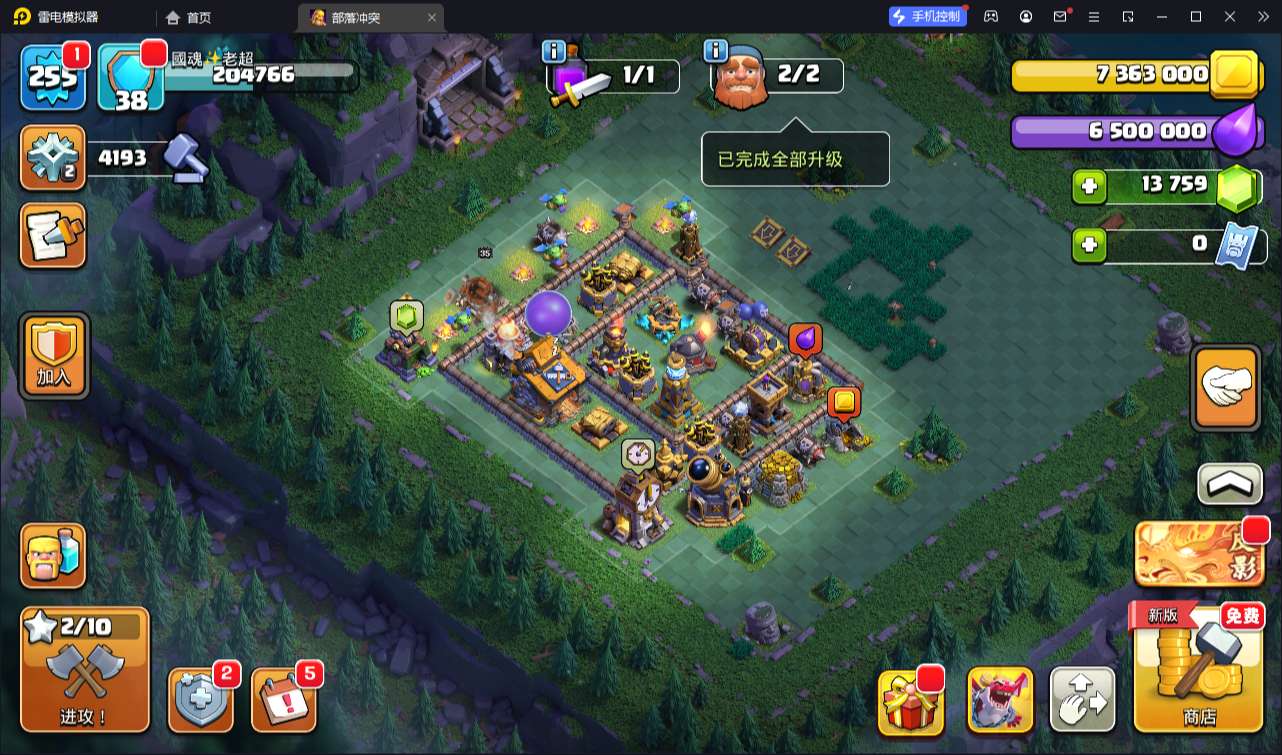Open the player experience level 255 badge

point(54,76)
